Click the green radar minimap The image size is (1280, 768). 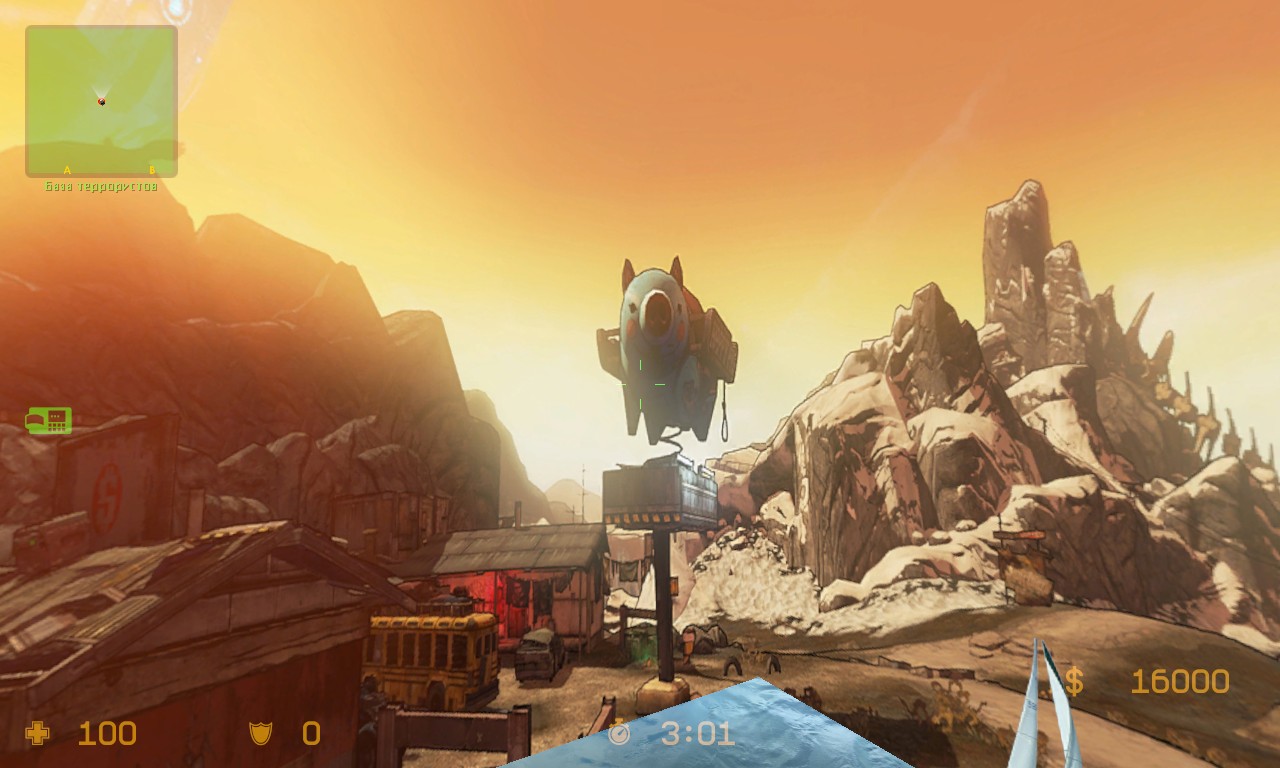(x=101, y=101)
